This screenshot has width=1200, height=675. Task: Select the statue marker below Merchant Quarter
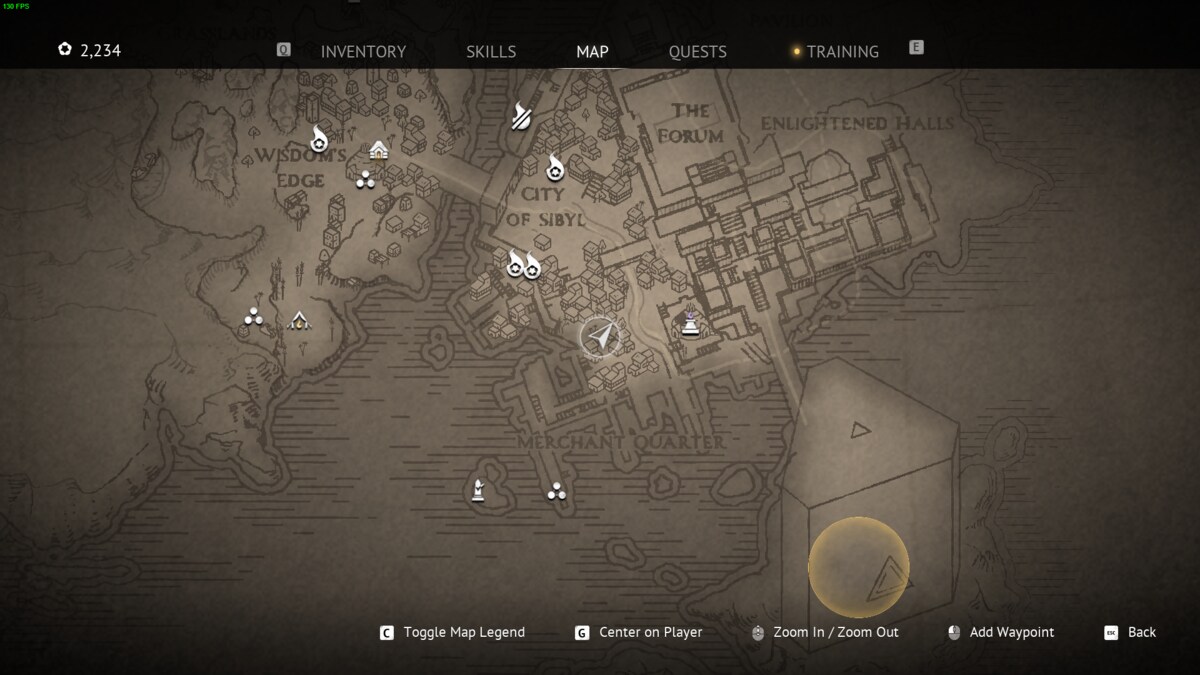coord(479,490)
